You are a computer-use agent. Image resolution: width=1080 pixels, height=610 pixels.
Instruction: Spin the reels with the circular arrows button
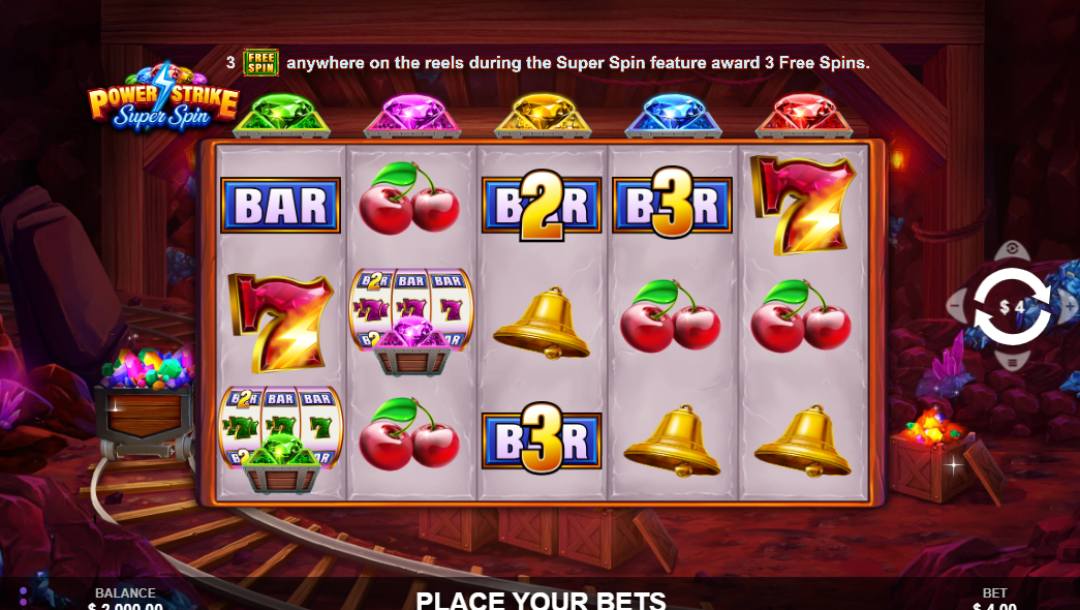(x=1012, y=306)
